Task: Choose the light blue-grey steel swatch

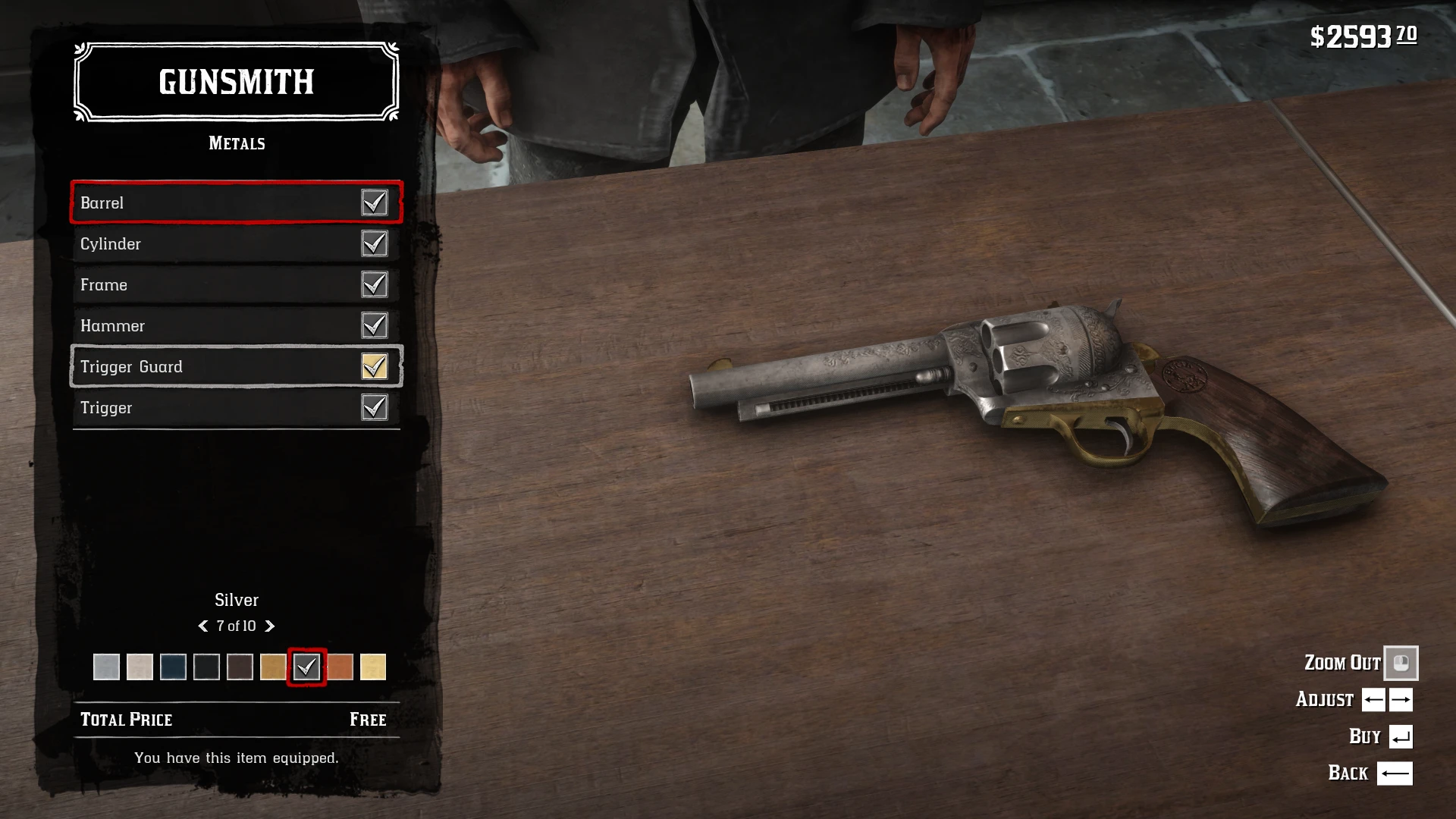Action: [106, 667]
